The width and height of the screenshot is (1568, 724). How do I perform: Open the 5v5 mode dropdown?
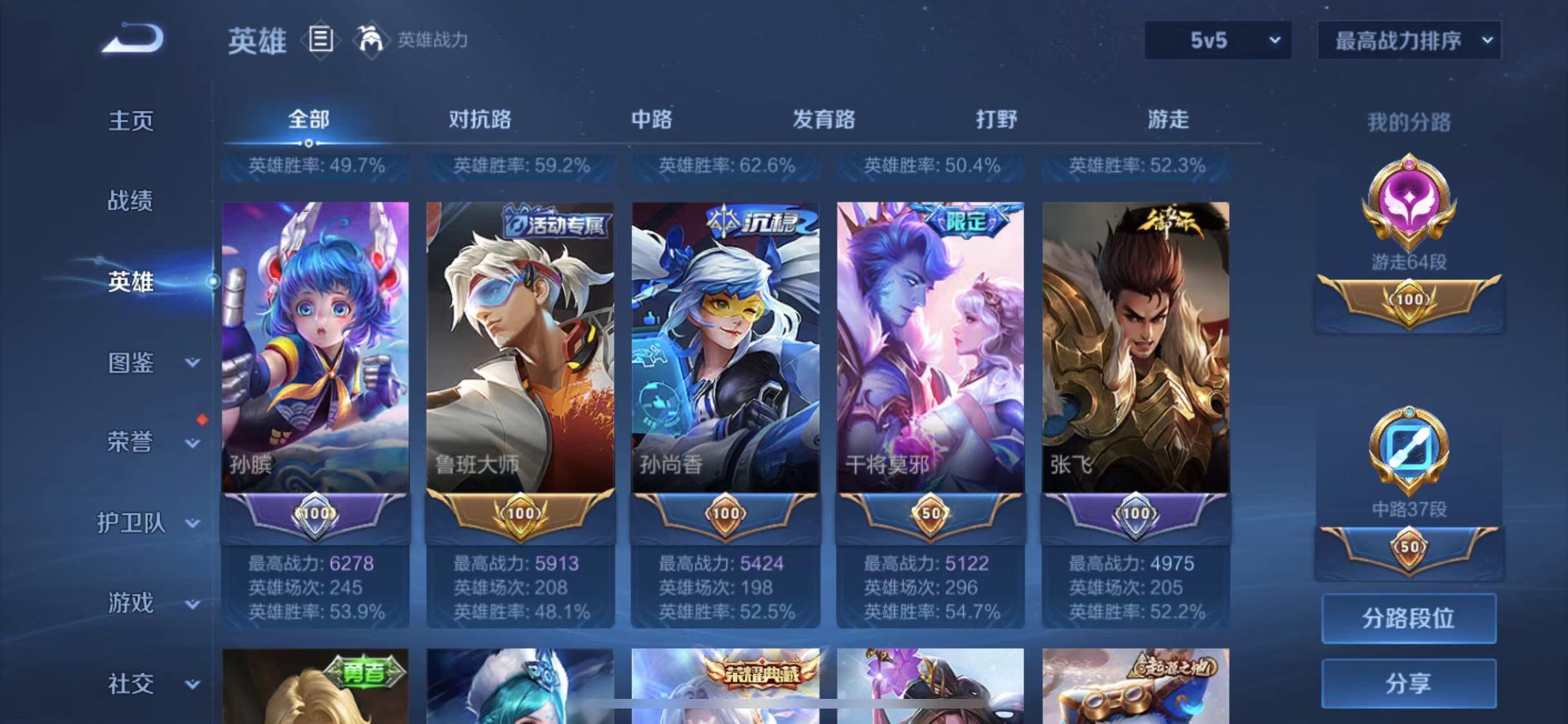coord(1217,40)
